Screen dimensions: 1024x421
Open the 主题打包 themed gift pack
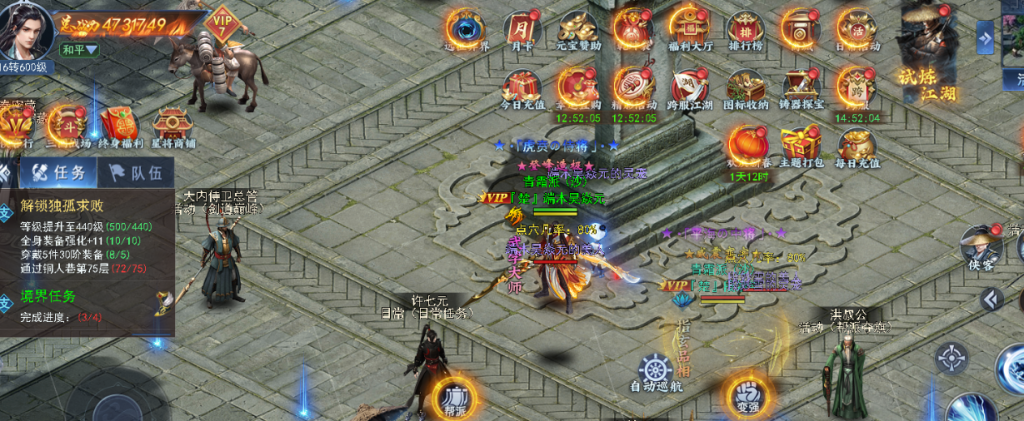[x=801, y=145]
